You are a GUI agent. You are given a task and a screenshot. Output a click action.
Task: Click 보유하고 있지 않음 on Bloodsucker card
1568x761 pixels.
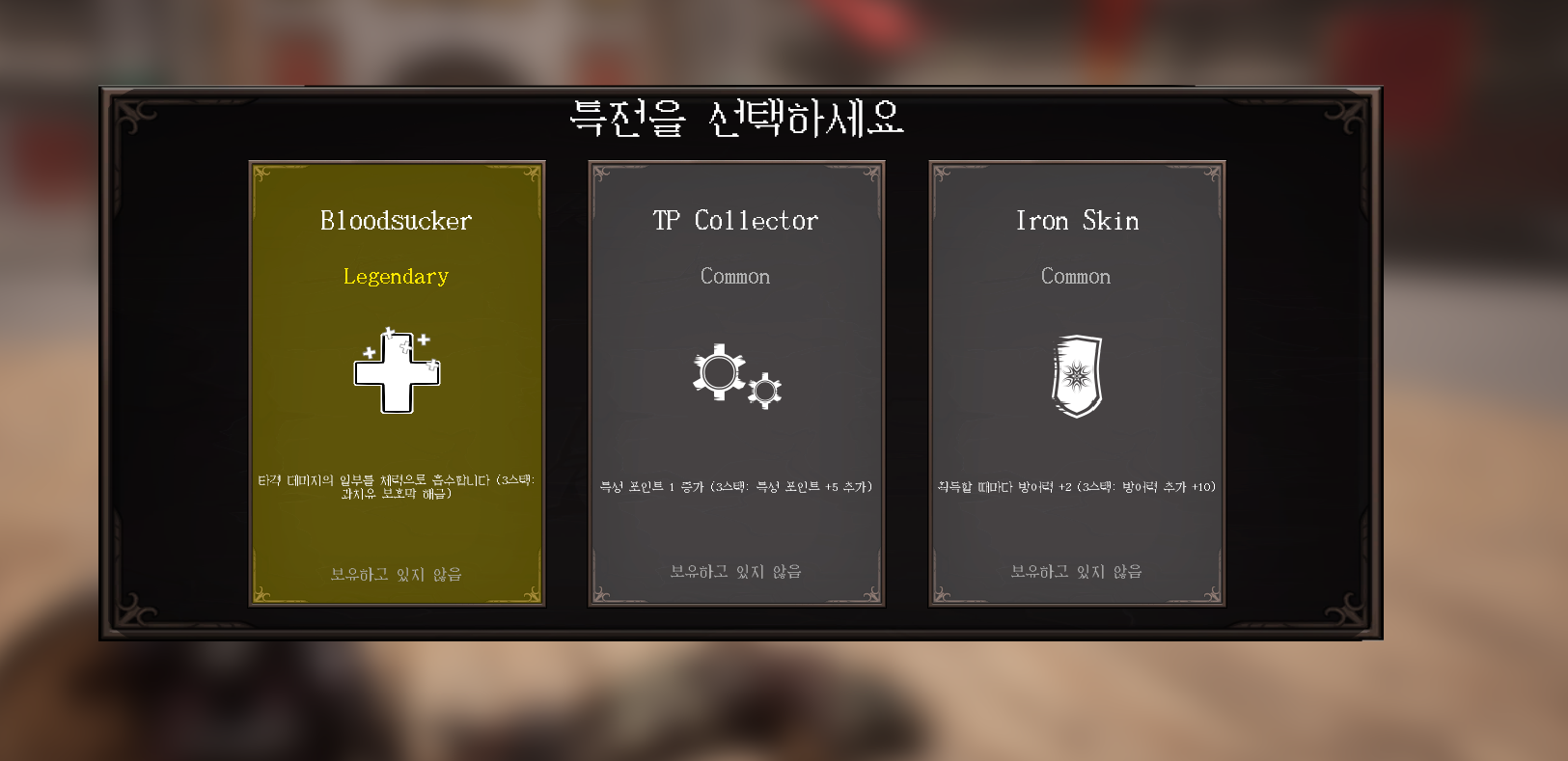tap(396, 574)
